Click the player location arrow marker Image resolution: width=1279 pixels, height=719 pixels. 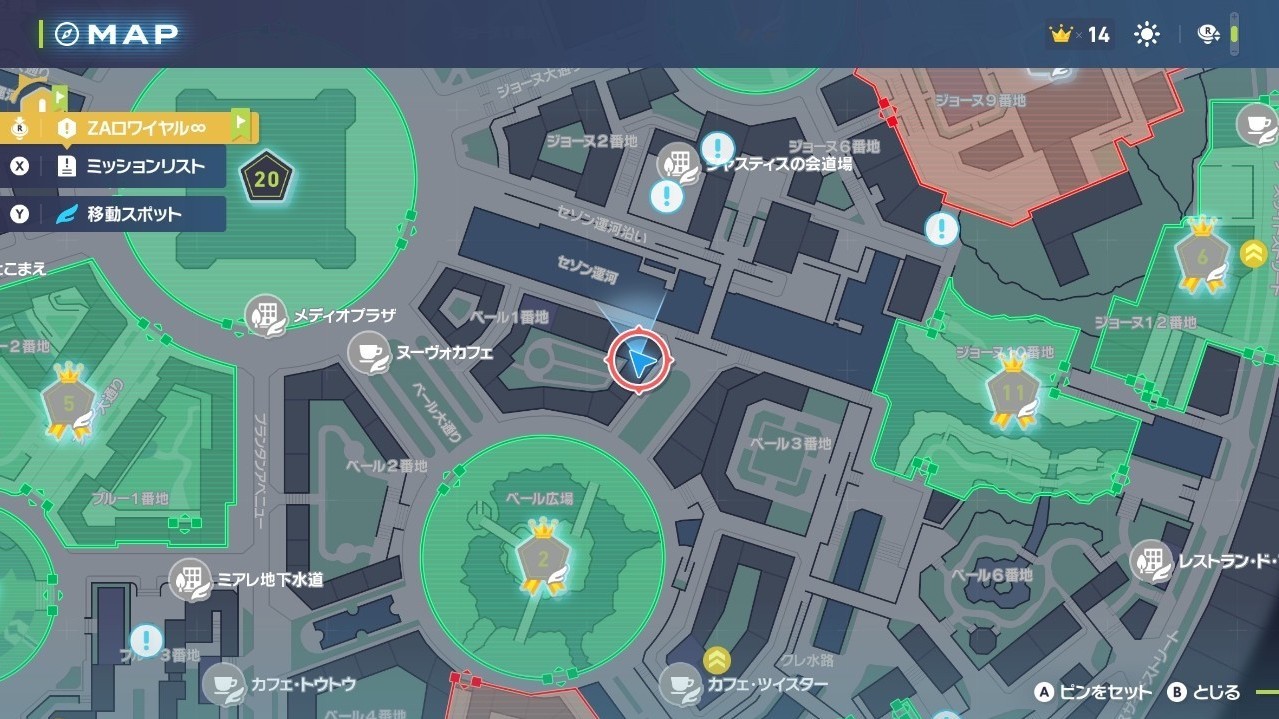tap(639, 360)
